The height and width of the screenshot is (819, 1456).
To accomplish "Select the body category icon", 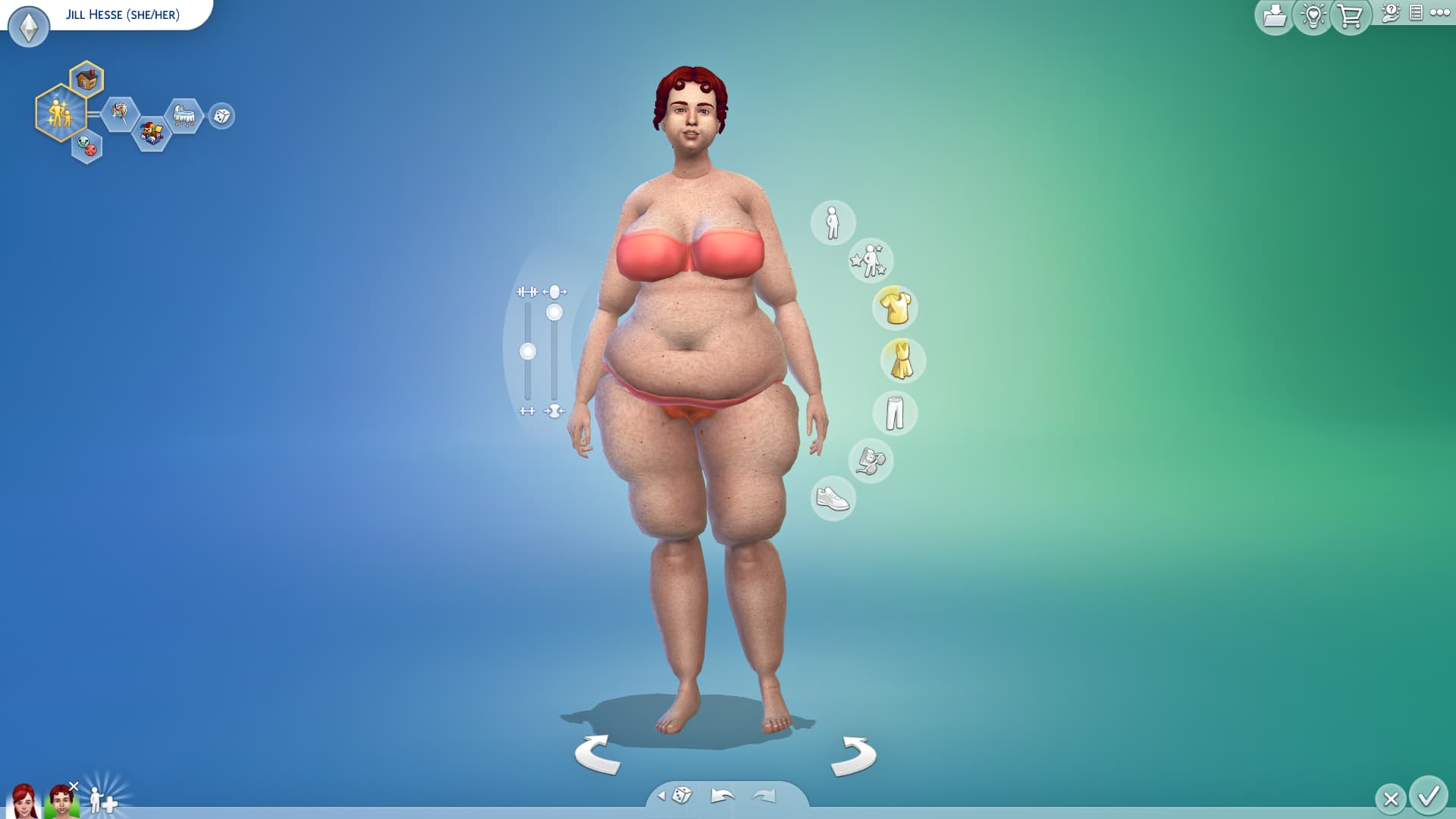I will 833,223.
